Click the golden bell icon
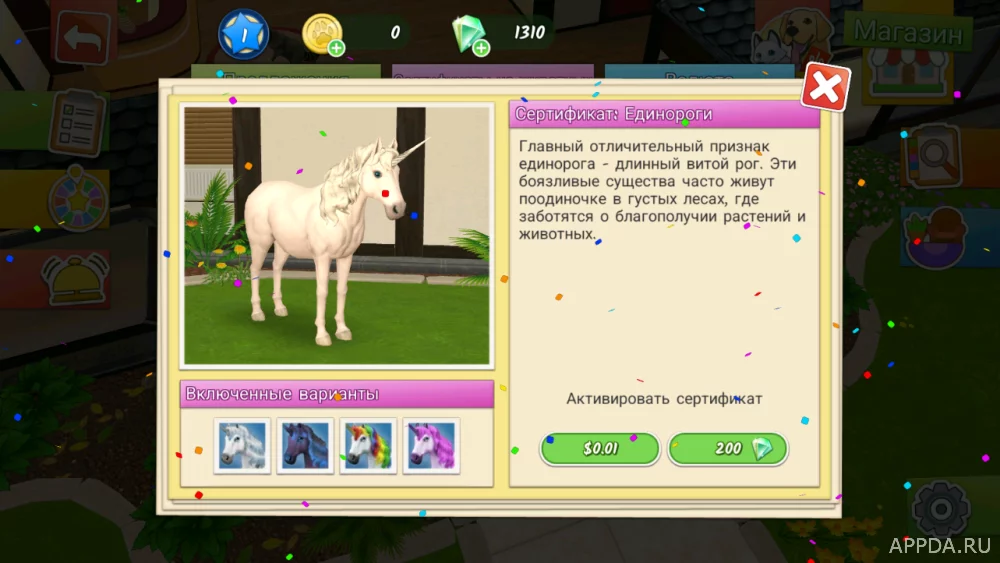The height and width of the screenshot is (563, 1000). pyautogui.click(x=75, y=279)
